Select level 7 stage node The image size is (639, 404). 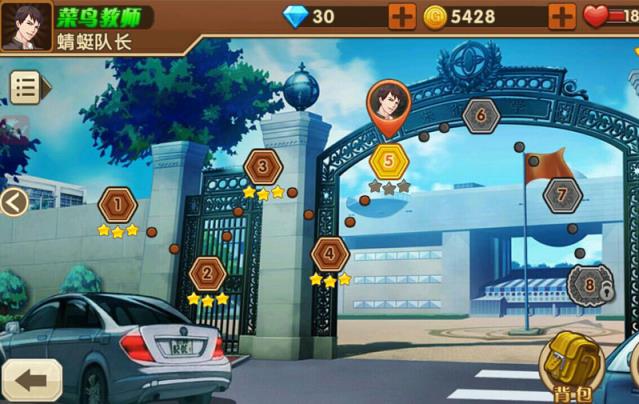(562, 194)
